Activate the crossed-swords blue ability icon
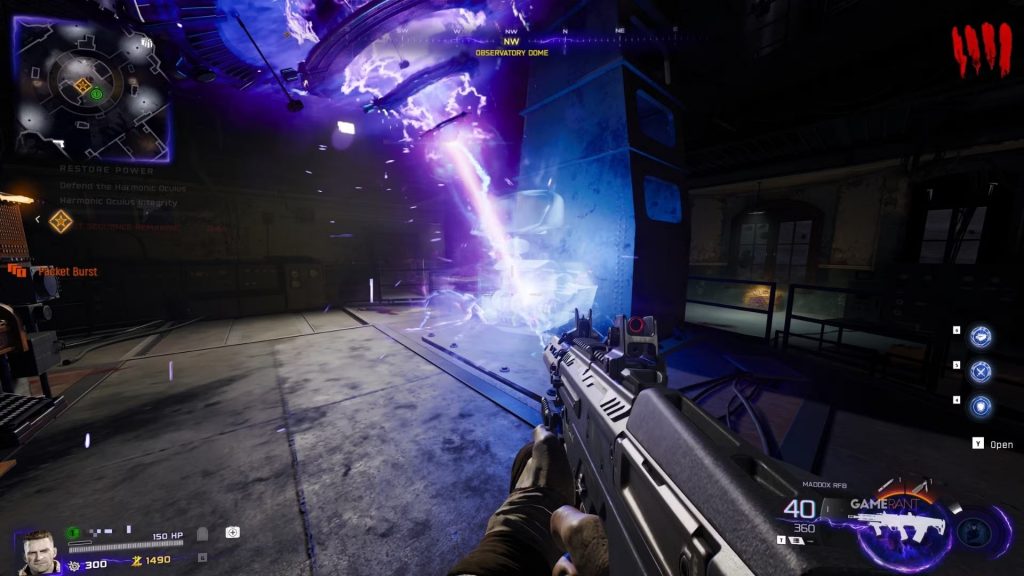The height and width of the screenshot is (576, 1024). pyautogui.click(x=981, y=371)
